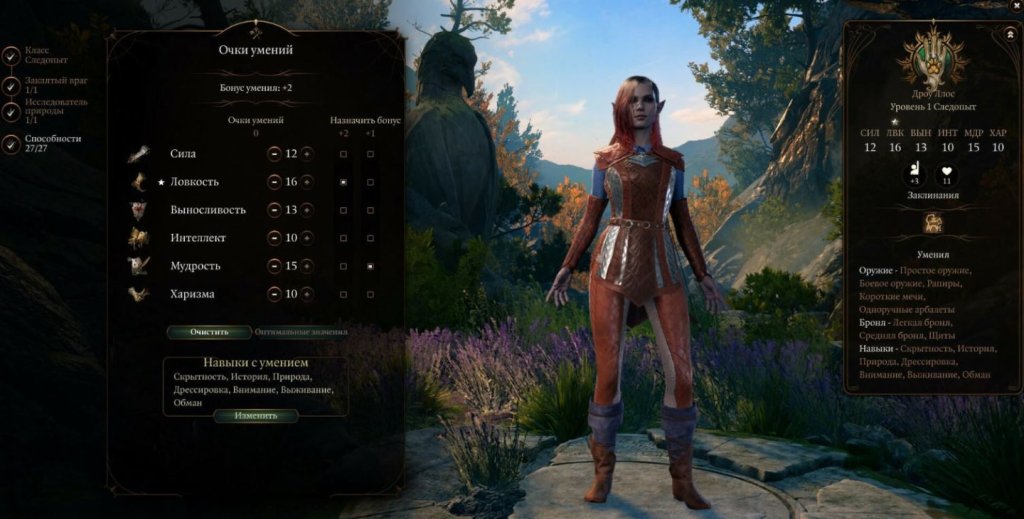Select the Заклятый враг creation step
Image resolution: width=1024 pixels, height=519 pixels.
(x=44, y=85)
